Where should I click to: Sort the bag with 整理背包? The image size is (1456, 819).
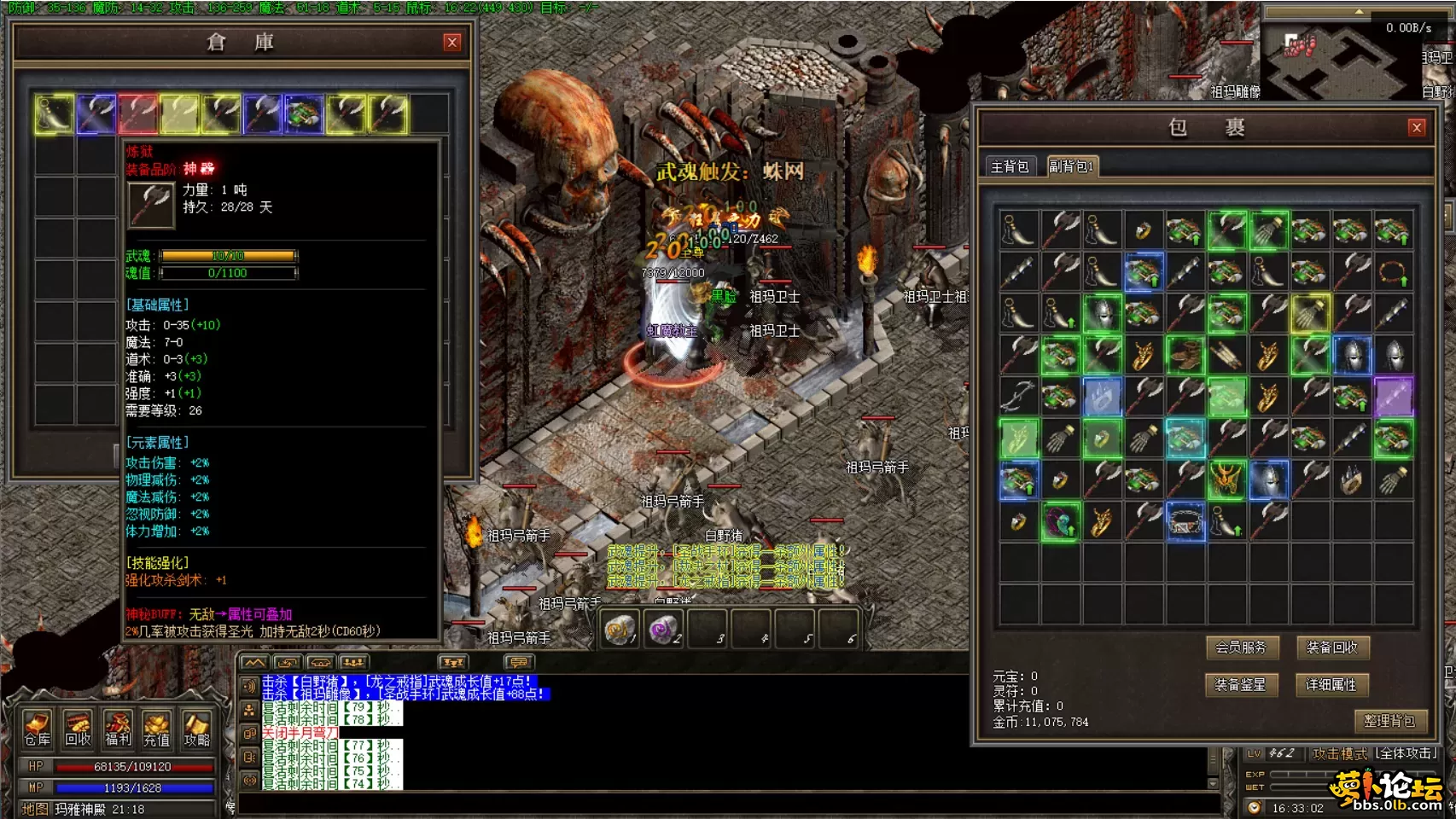1389,721
